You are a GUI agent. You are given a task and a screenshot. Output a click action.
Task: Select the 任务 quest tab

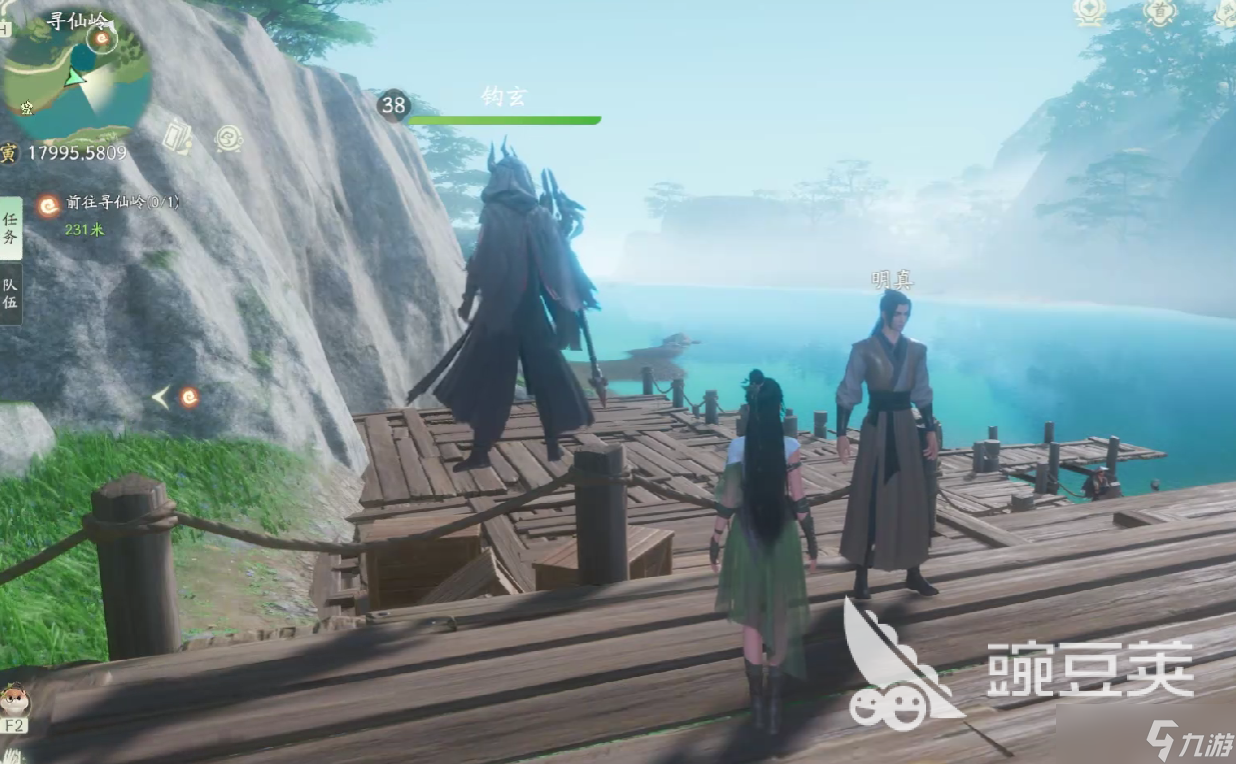pos(10,228)
